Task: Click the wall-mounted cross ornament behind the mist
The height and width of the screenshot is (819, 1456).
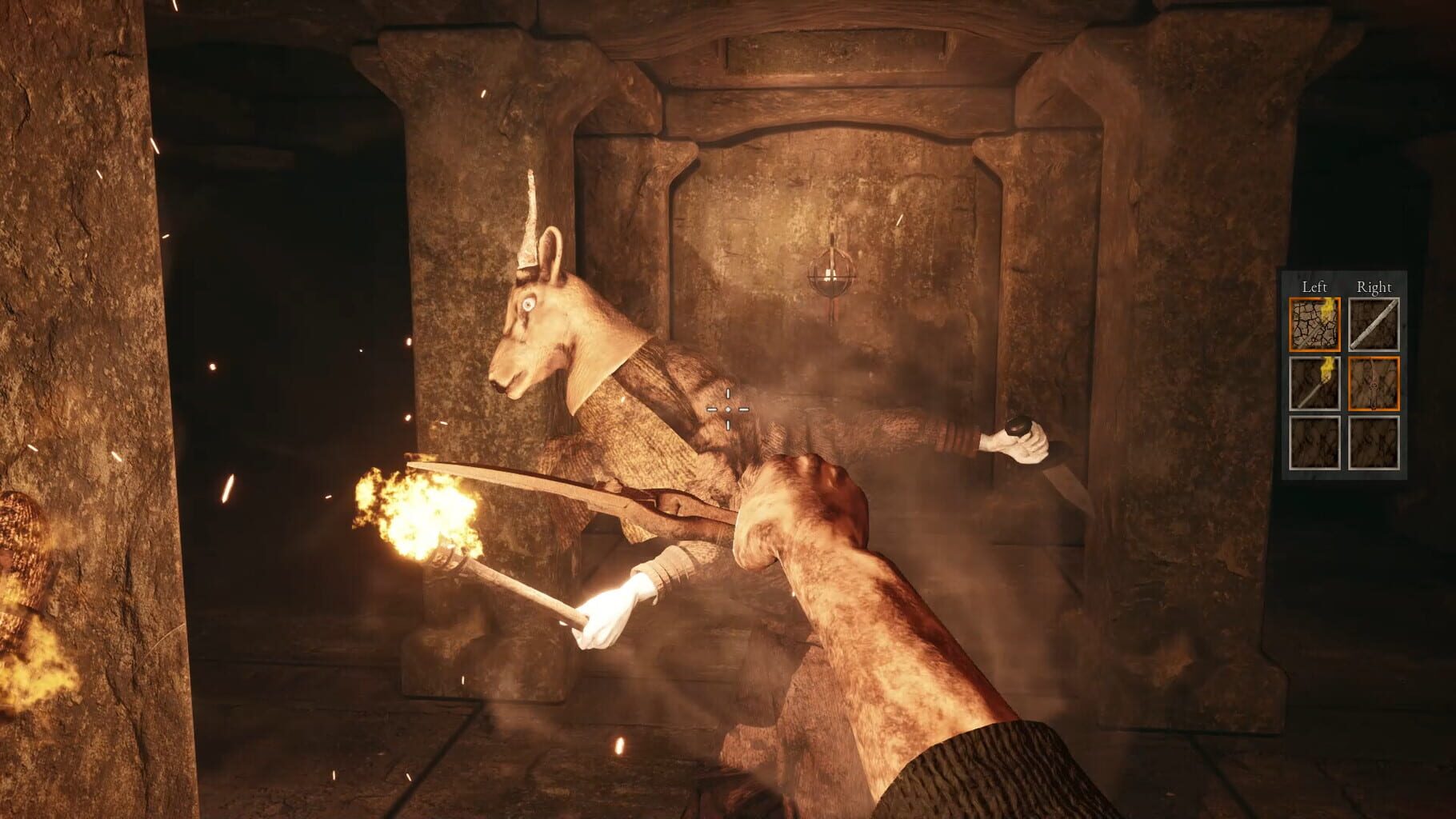Action: (x=832, y=270)
